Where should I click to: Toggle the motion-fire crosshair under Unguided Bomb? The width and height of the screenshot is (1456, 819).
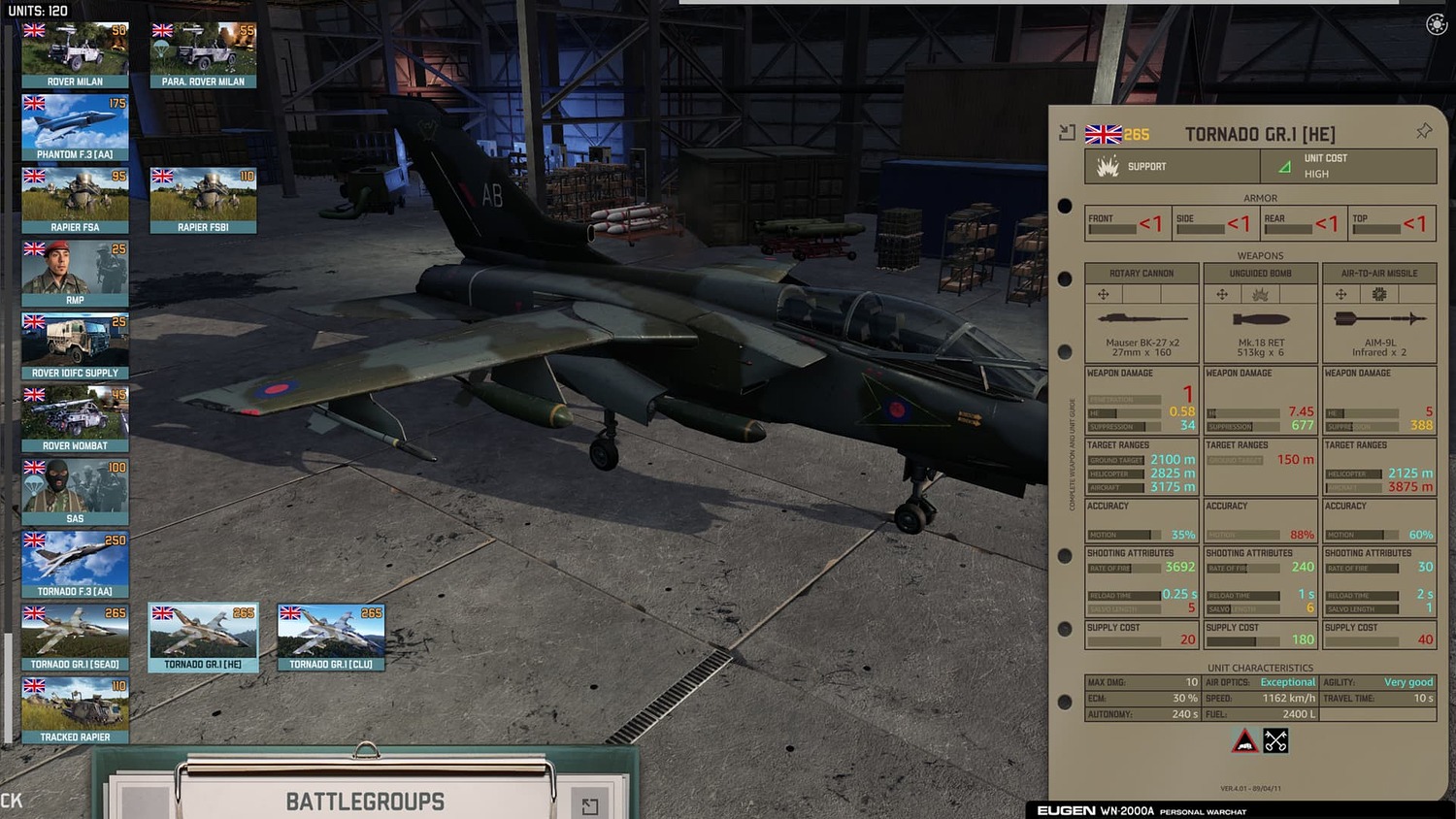(x=1222, y=294)
